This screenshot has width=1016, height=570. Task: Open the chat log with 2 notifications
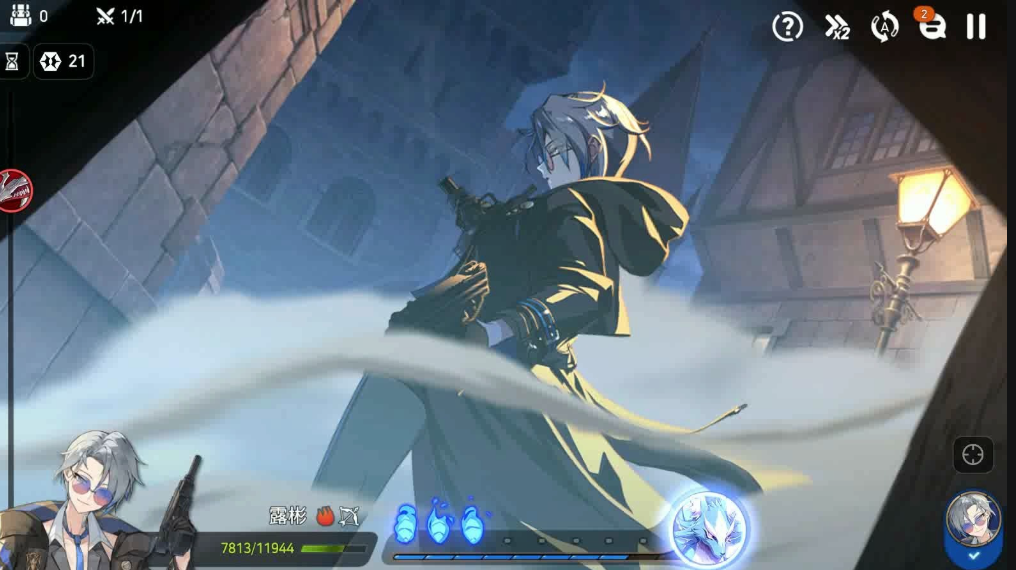point(932,27)
